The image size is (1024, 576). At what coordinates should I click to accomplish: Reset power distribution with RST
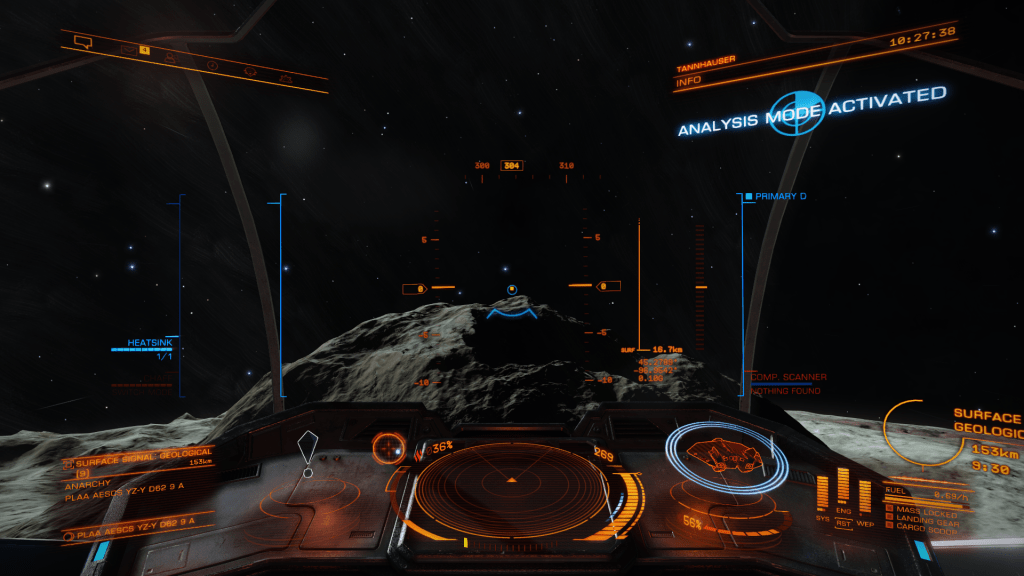pos(843,522)
